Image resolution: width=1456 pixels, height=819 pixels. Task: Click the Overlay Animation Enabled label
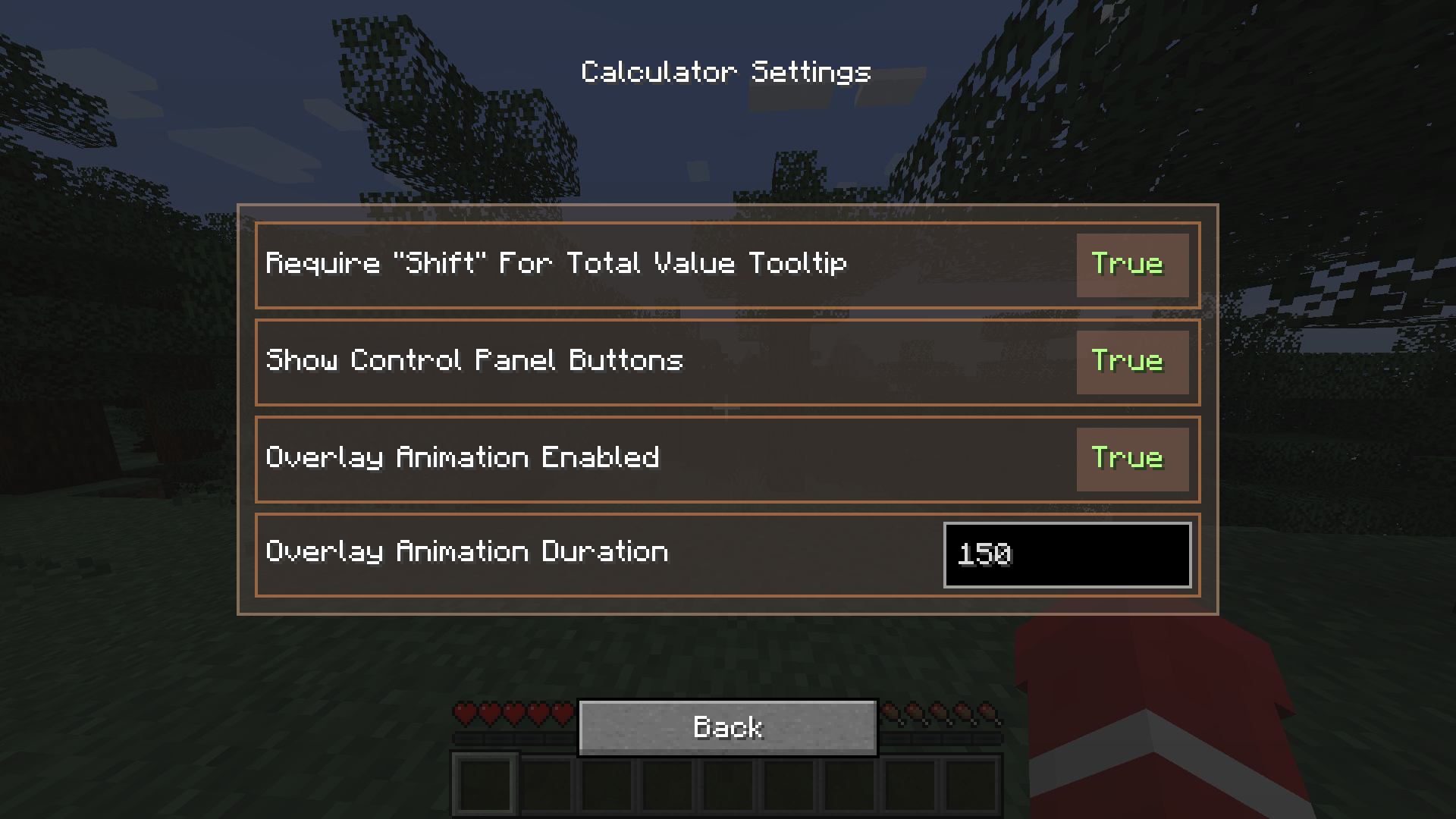[463, 458]
